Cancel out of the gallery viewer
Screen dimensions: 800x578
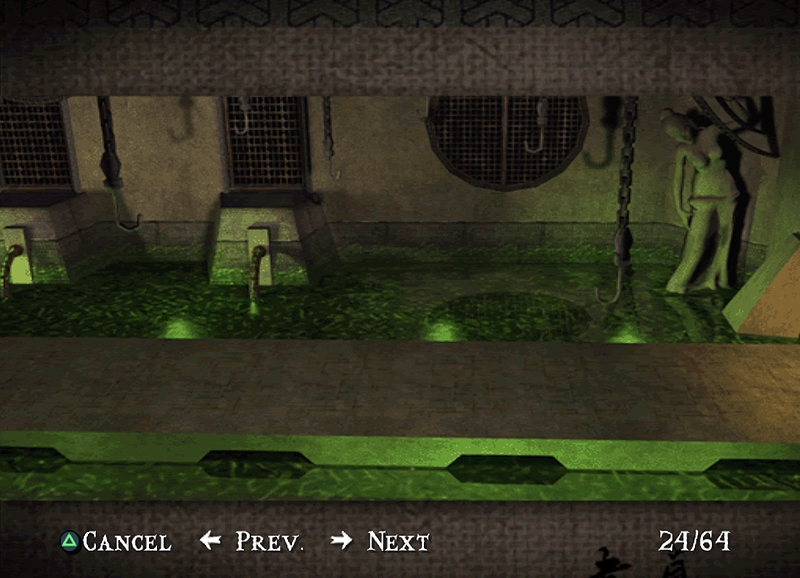pos(116,542)
